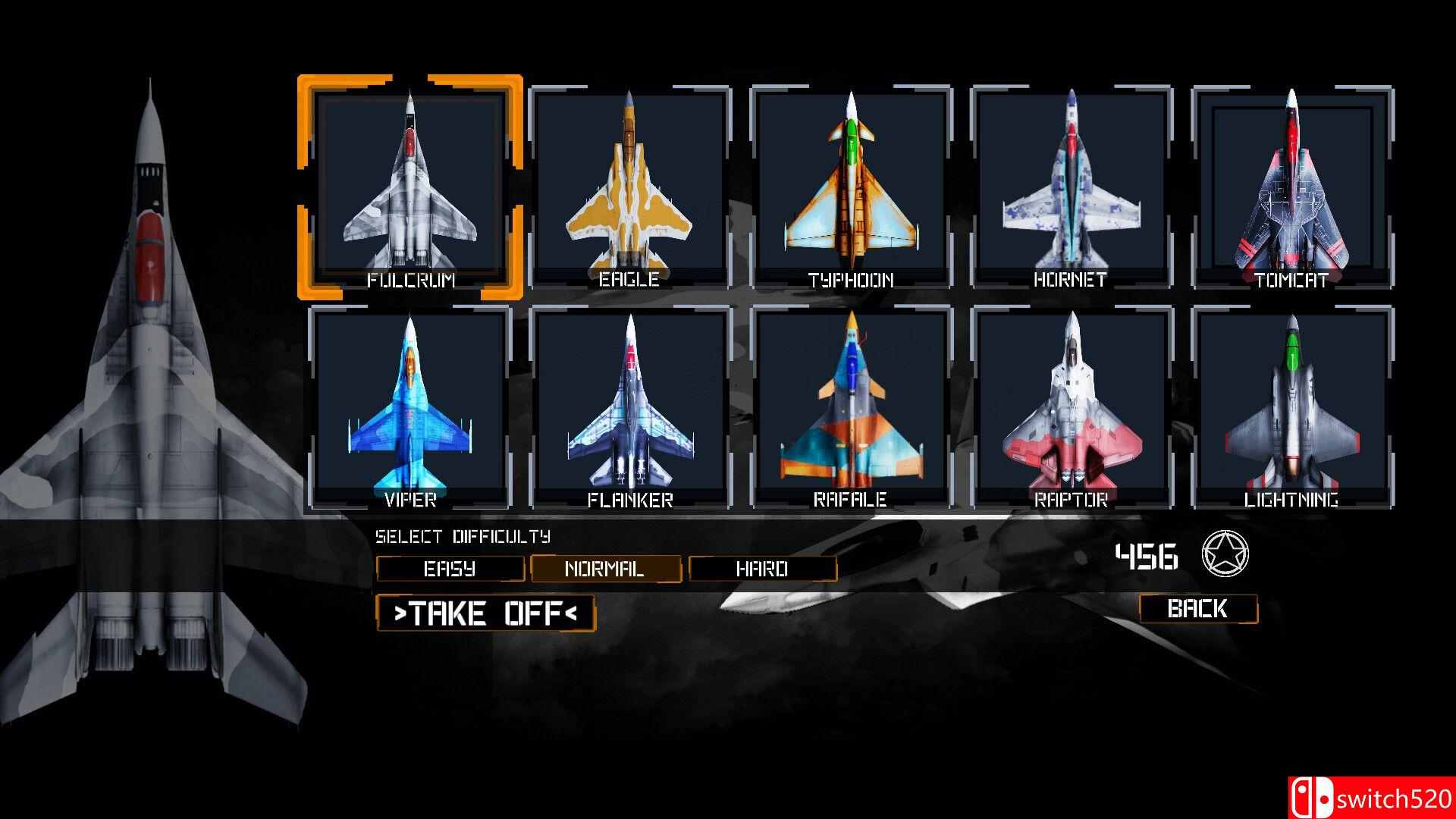
Task: Select the Hornet fighter
Action: point(1071,186)
